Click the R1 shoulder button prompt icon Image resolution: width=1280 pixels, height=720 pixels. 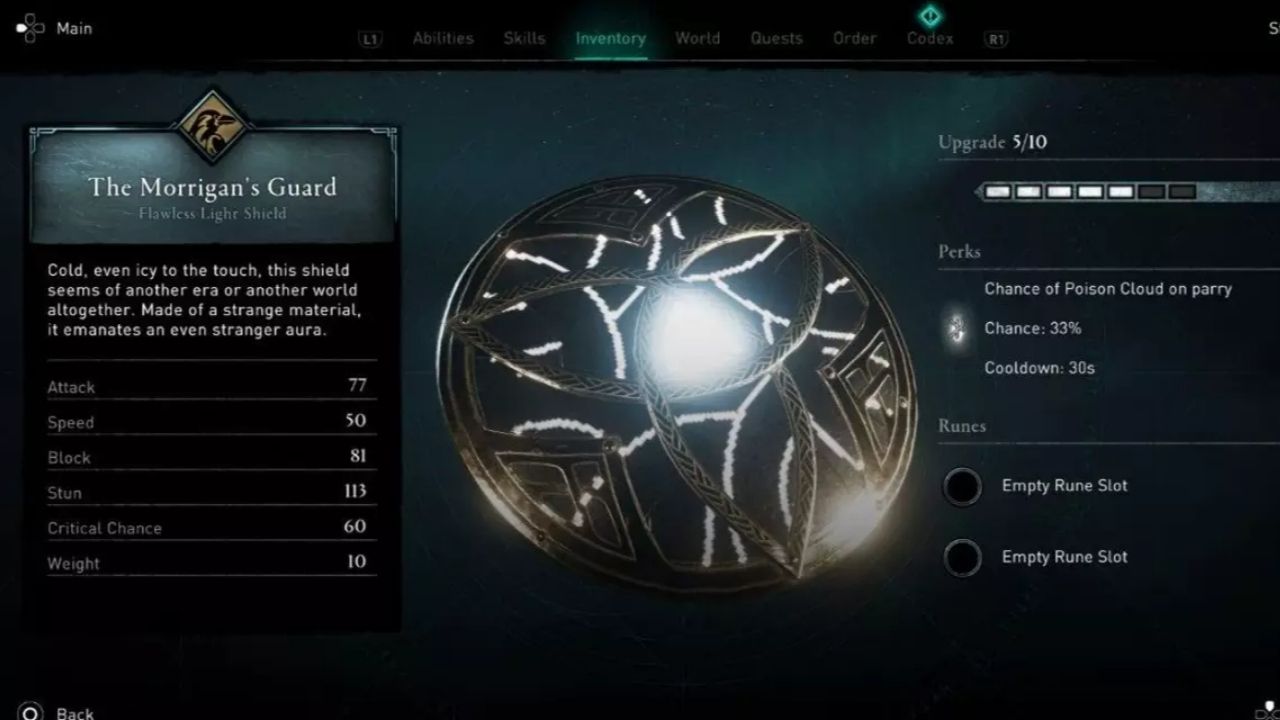(x=994, y=38)
